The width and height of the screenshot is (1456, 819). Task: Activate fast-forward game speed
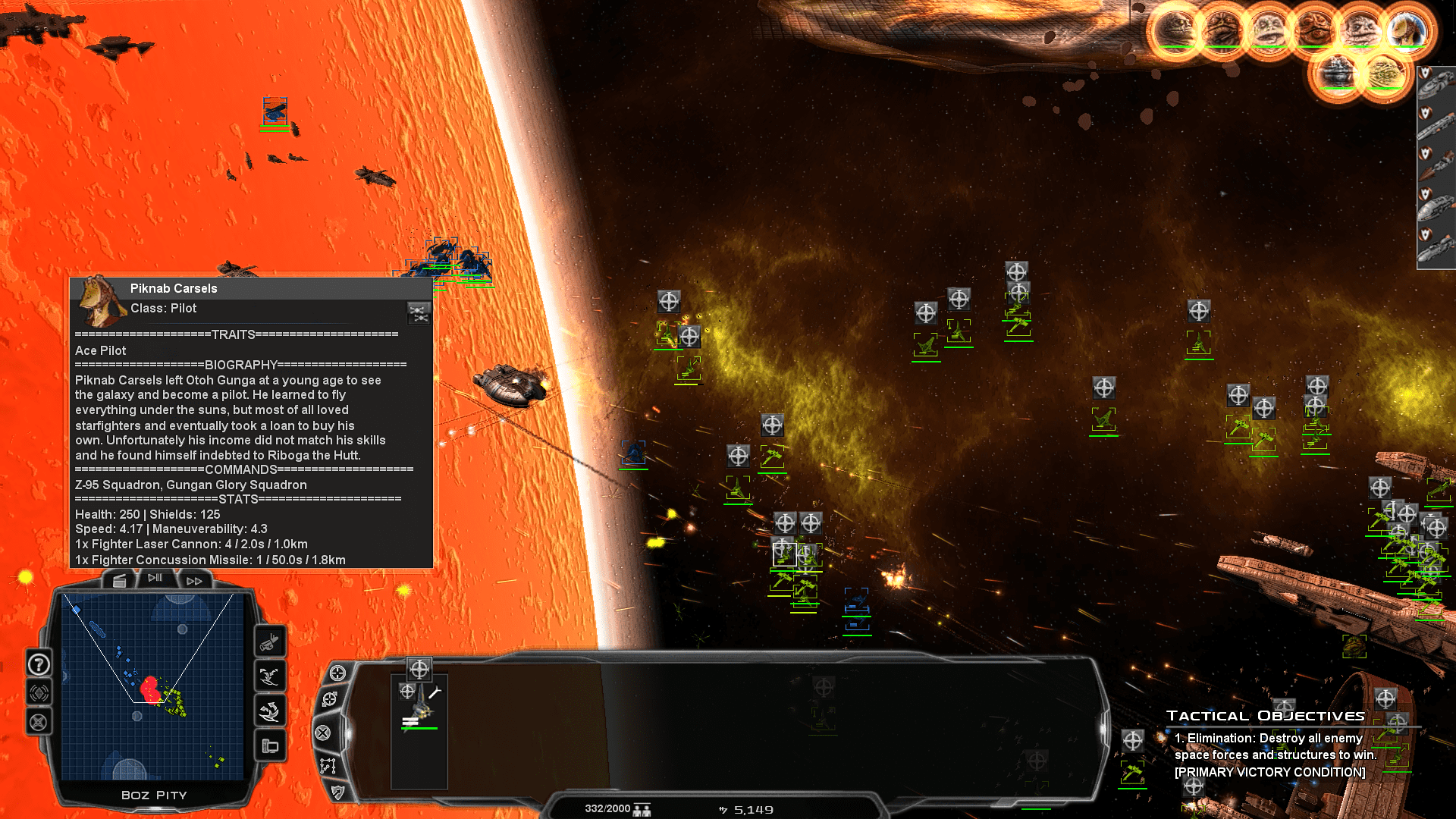point(194,581)
